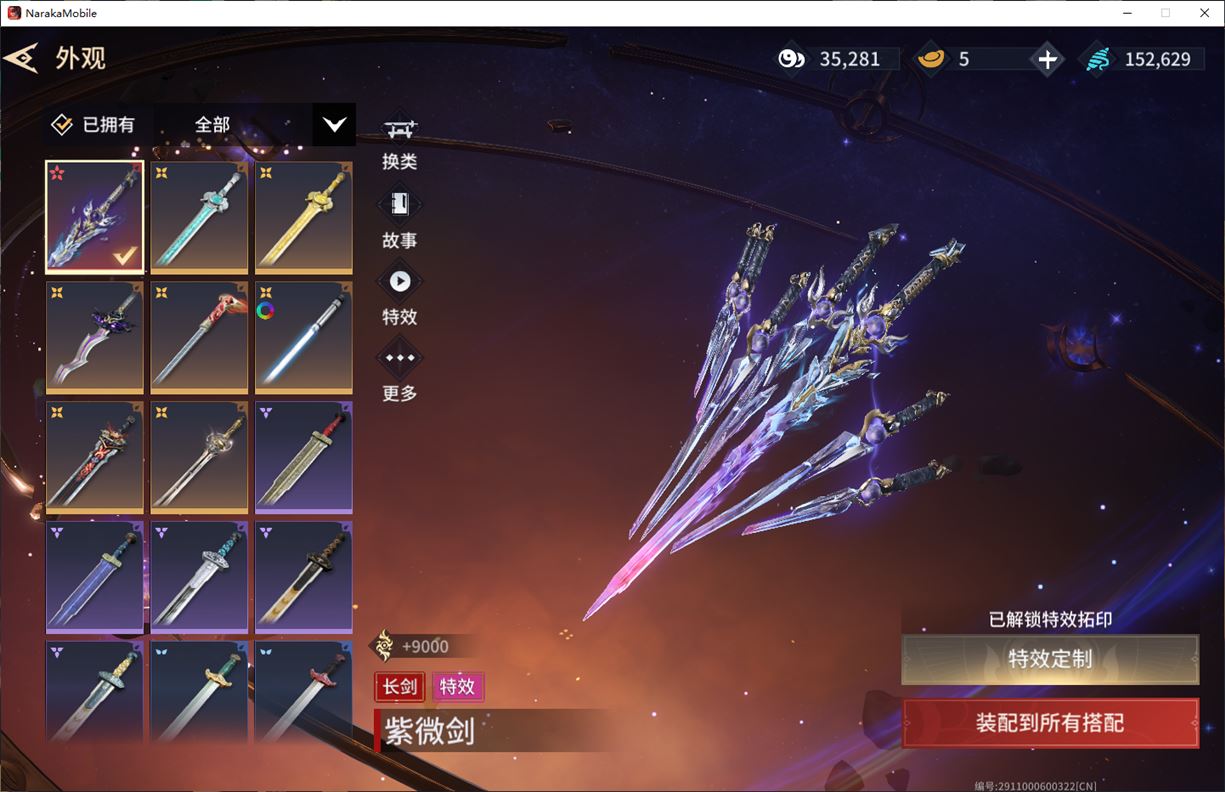
Task: Click 装配到所有搭配 equip to all button
Action: pos(1049,723)
